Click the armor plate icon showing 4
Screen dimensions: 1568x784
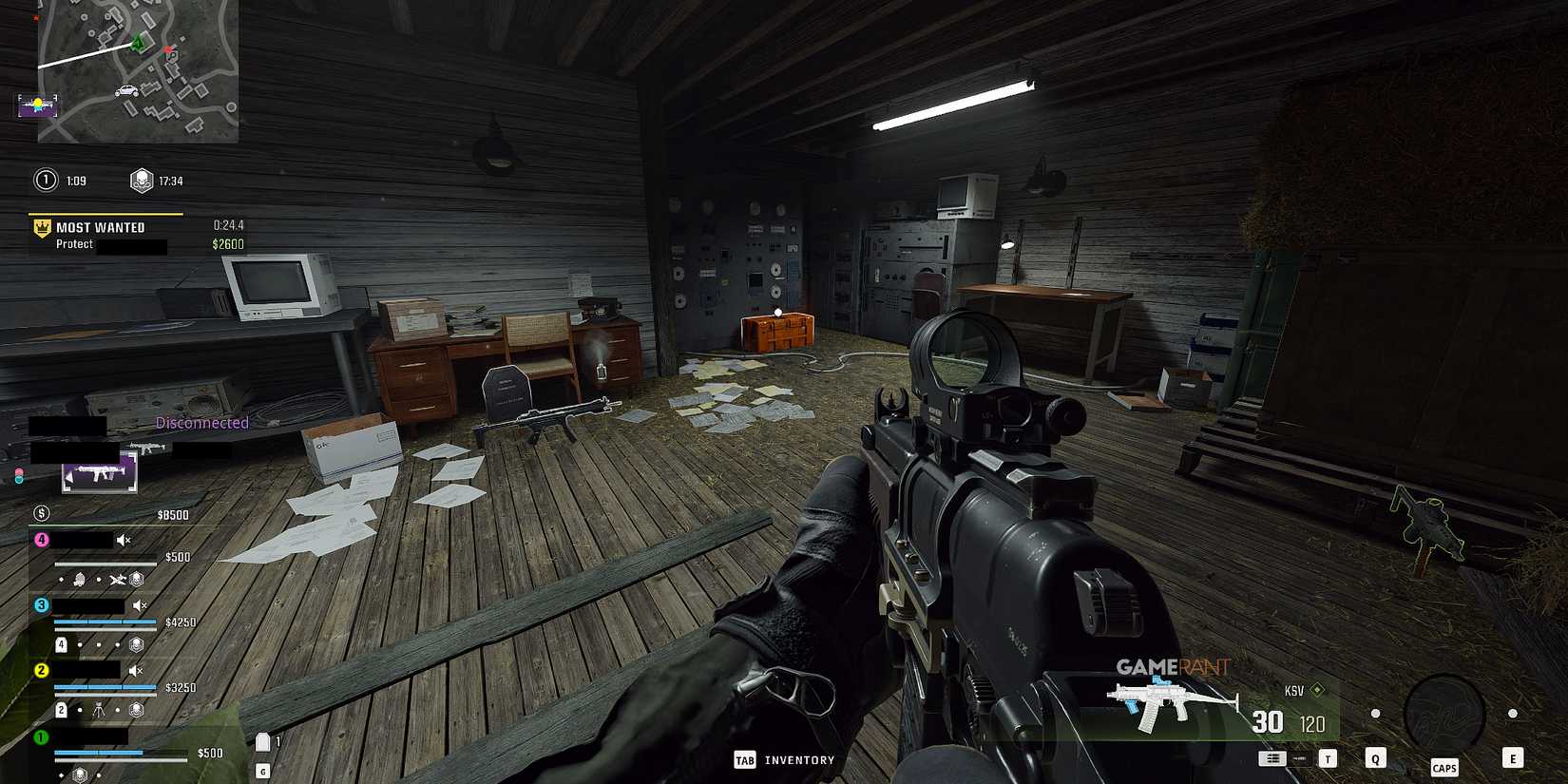61,643
